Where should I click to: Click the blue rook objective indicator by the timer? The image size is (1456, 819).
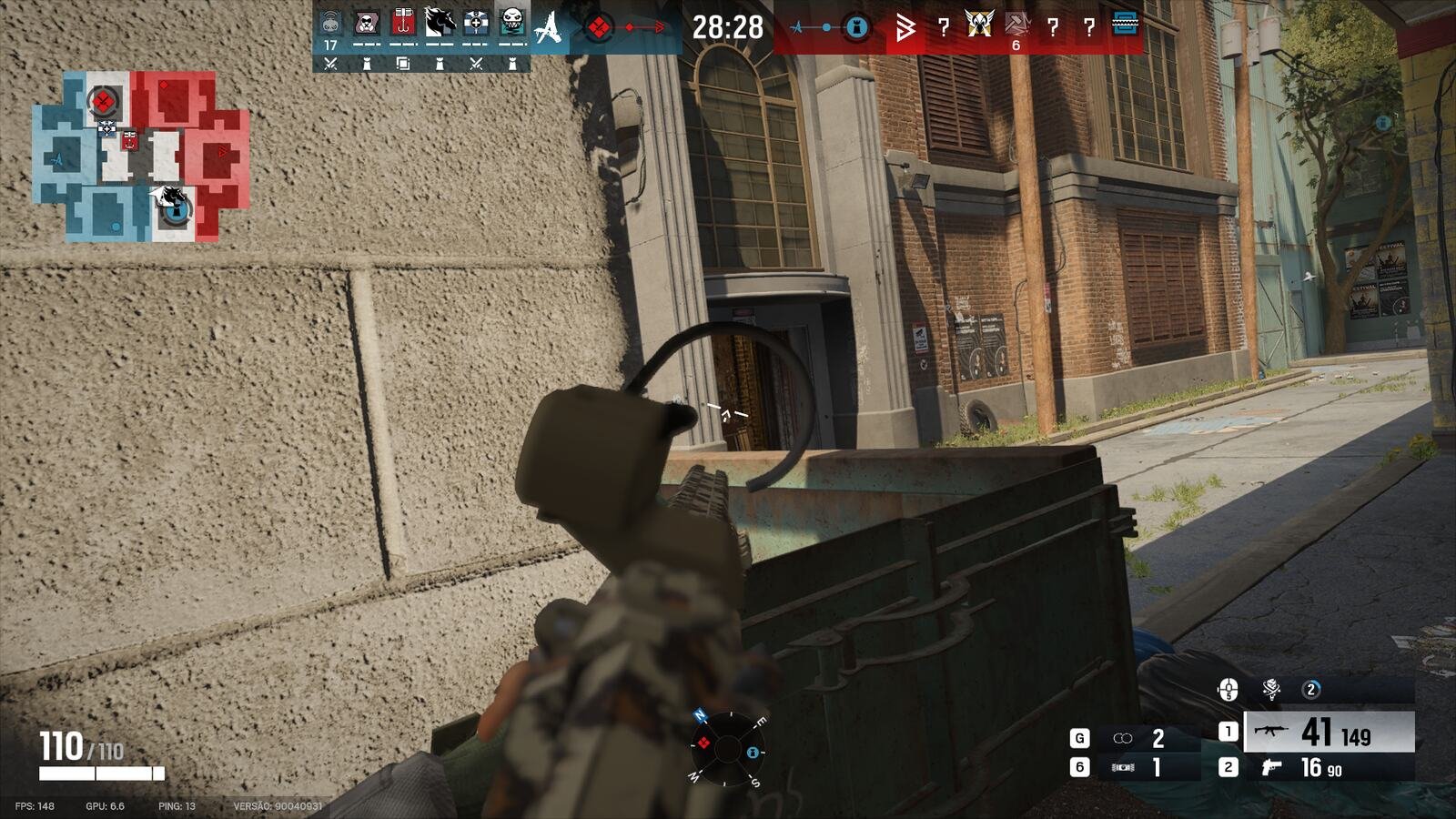pyautogui.click(x=855, y=28)
